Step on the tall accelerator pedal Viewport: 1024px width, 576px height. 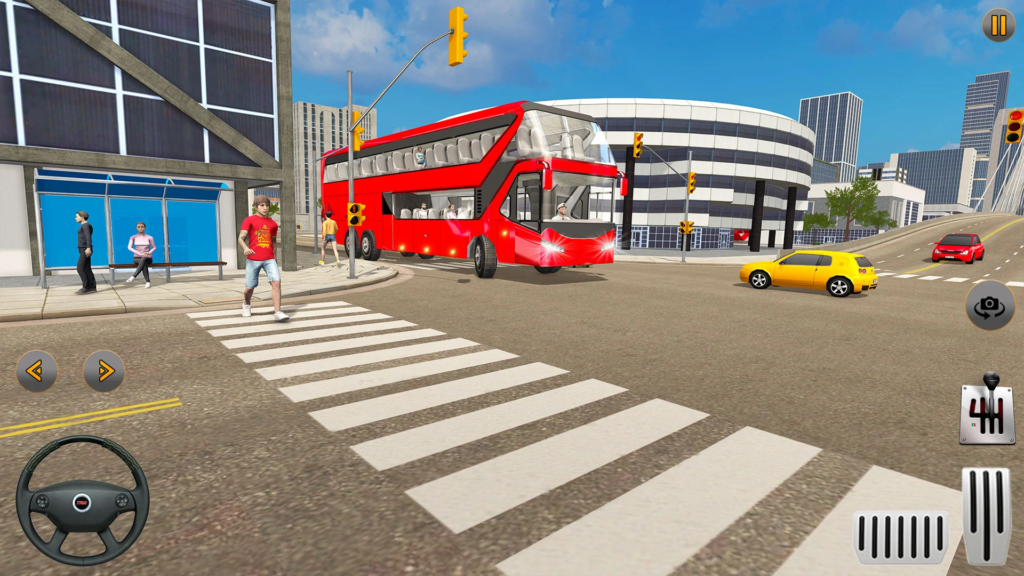click(x=986, y=516)
